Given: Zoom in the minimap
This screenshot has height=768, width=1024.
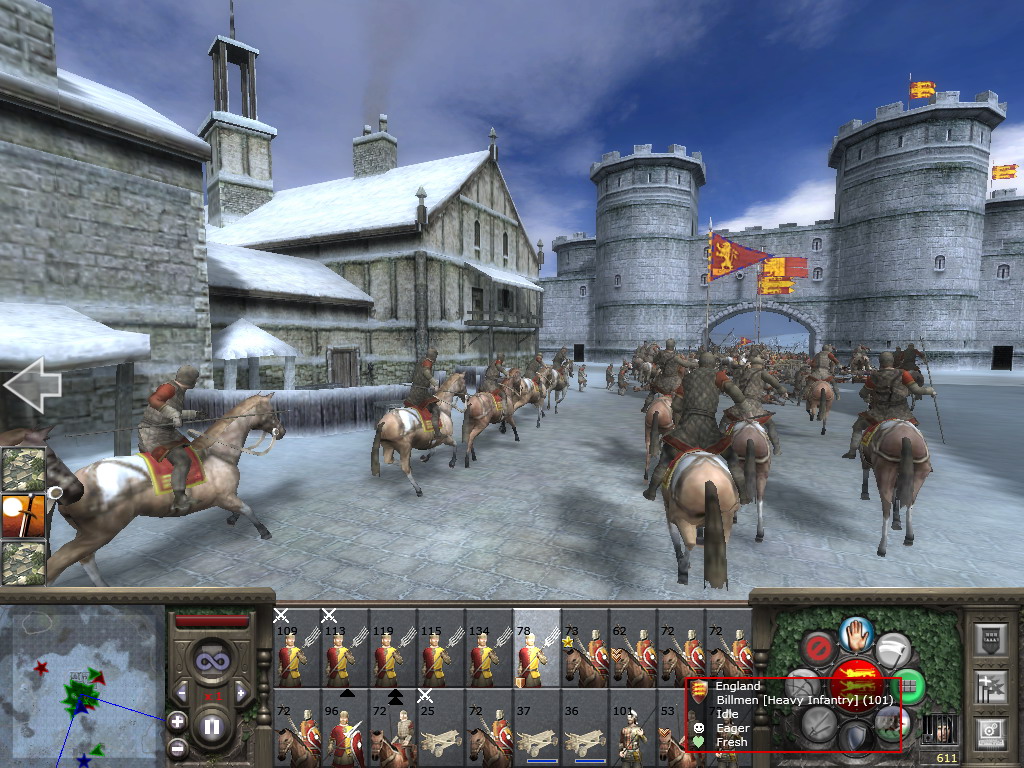Looking at the screenshot, I should 176,720.
